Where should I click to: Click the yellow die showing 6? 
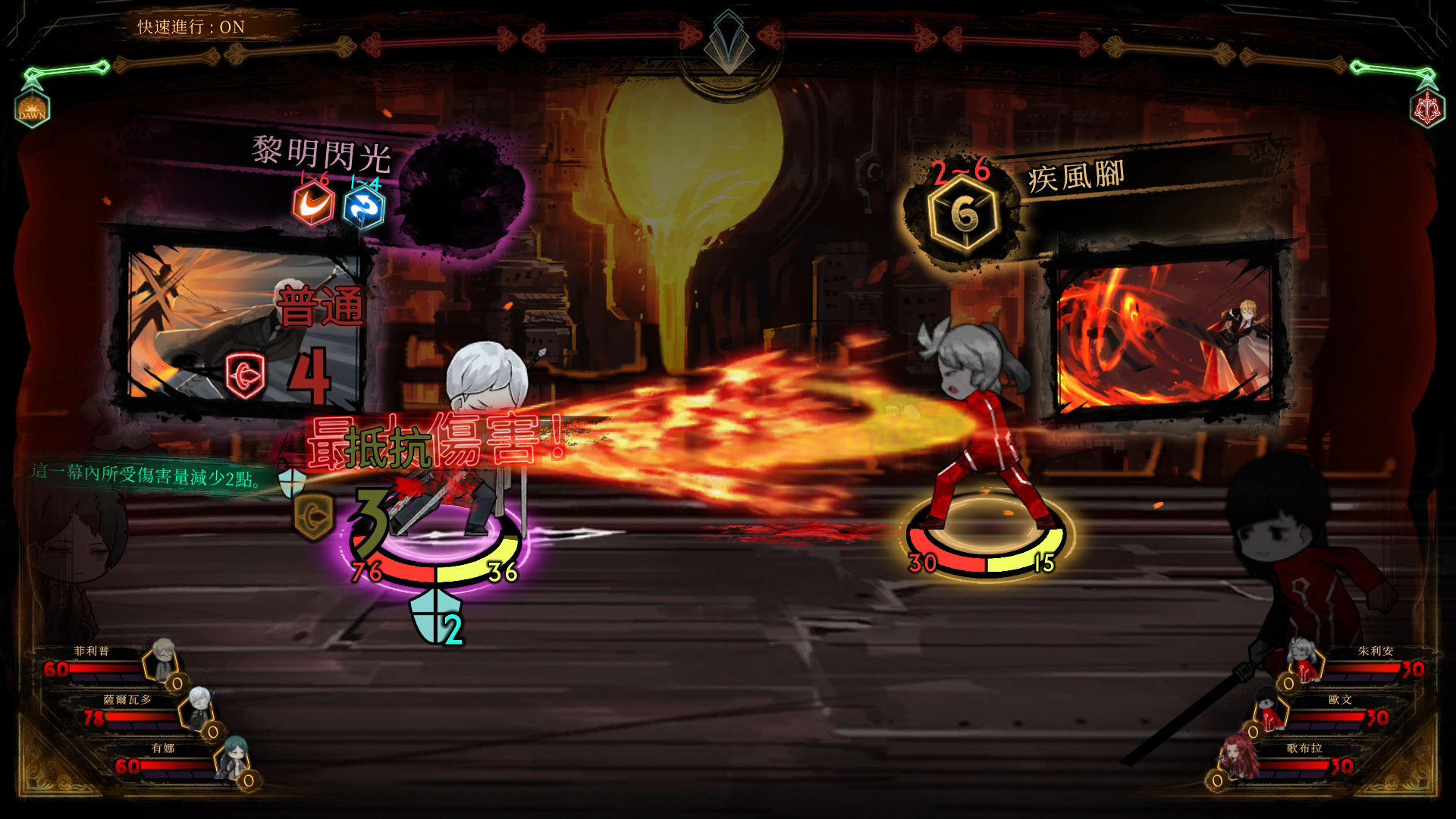pos(964,215)
